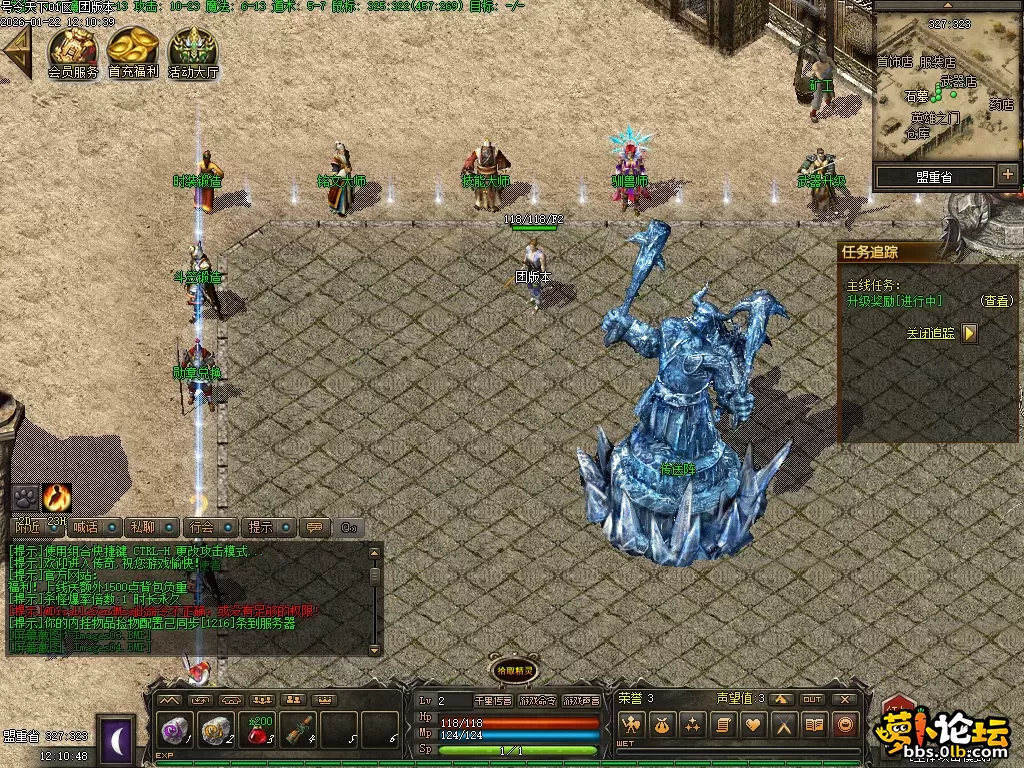This screenshot has height=768, width=1024.
Task: Open the 会员服务 member services icon
Action: tap(73, 50)
